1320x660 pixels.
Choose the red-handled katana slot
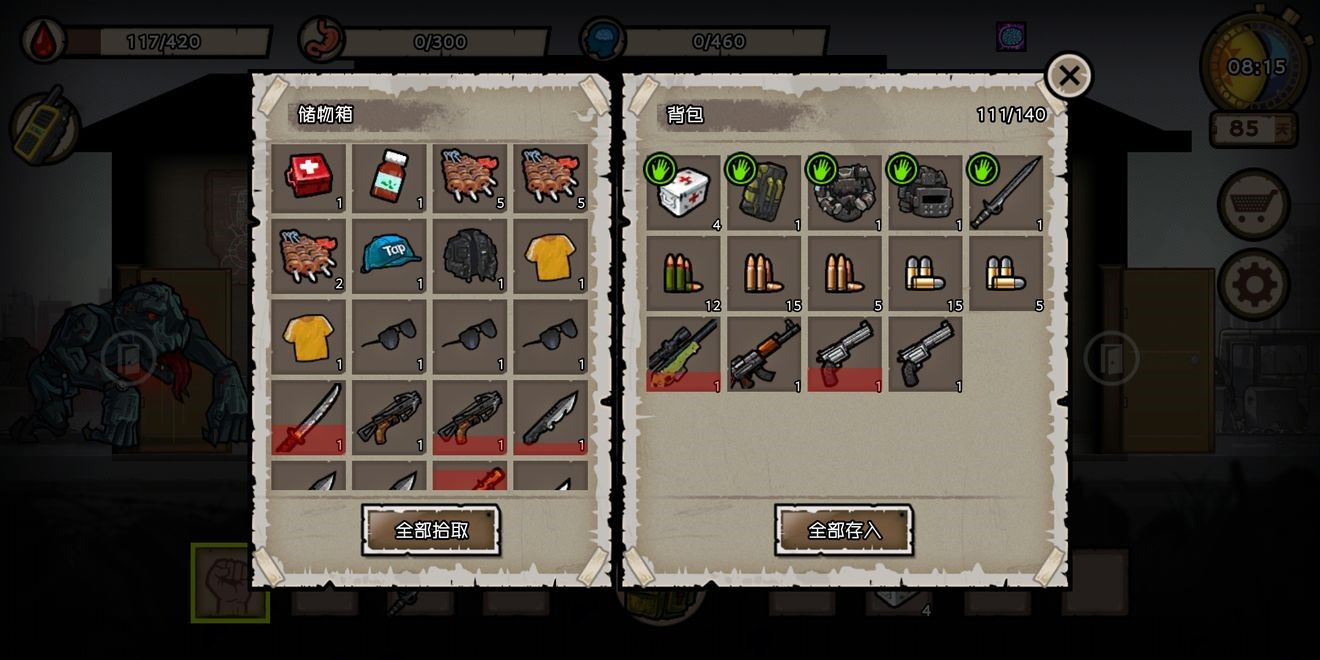(309, 418)
